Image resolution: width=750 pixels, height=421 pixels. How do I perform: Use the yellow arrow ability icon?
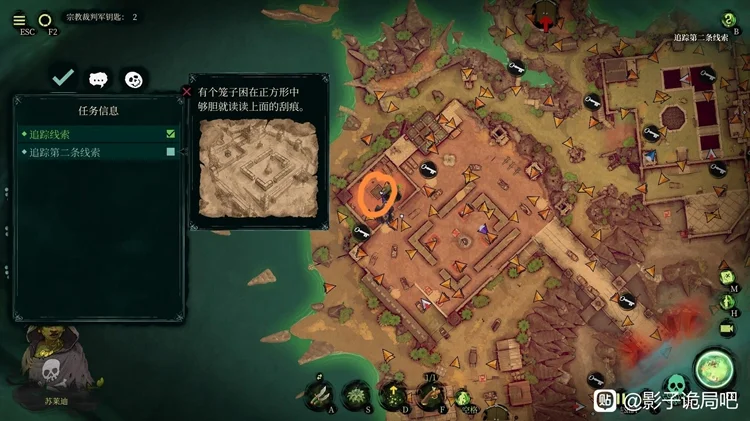pos(393,394)
